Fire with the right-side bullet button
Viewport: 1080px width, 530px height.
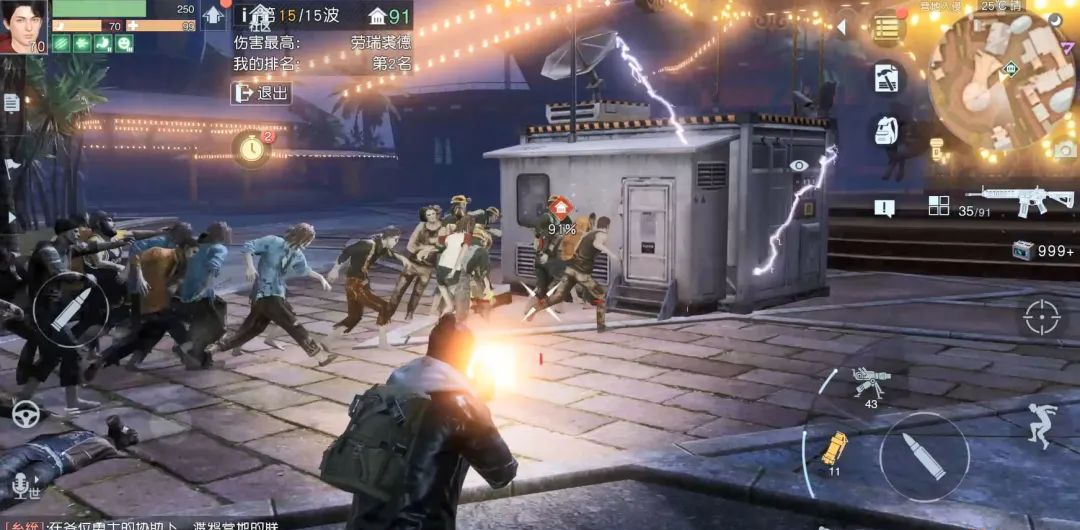coord(924,456)
